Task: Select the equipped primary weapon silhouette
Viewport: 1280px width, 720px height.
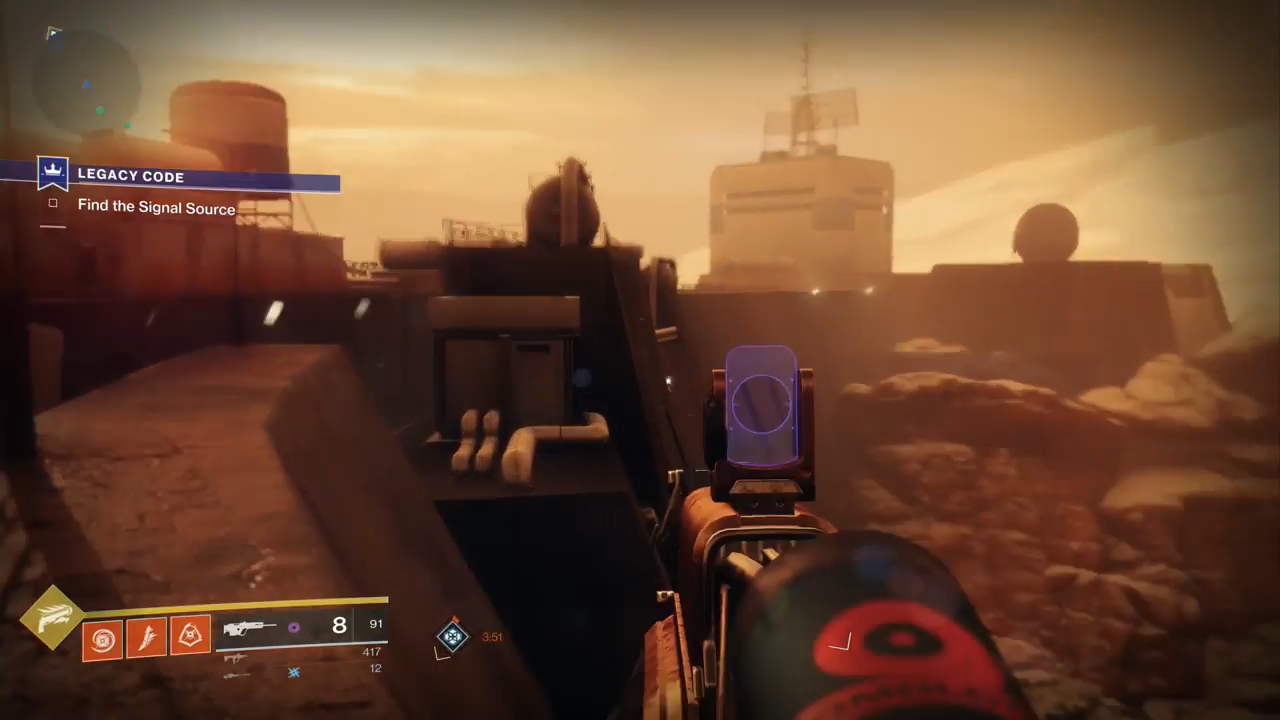Action: click(248, 628)
